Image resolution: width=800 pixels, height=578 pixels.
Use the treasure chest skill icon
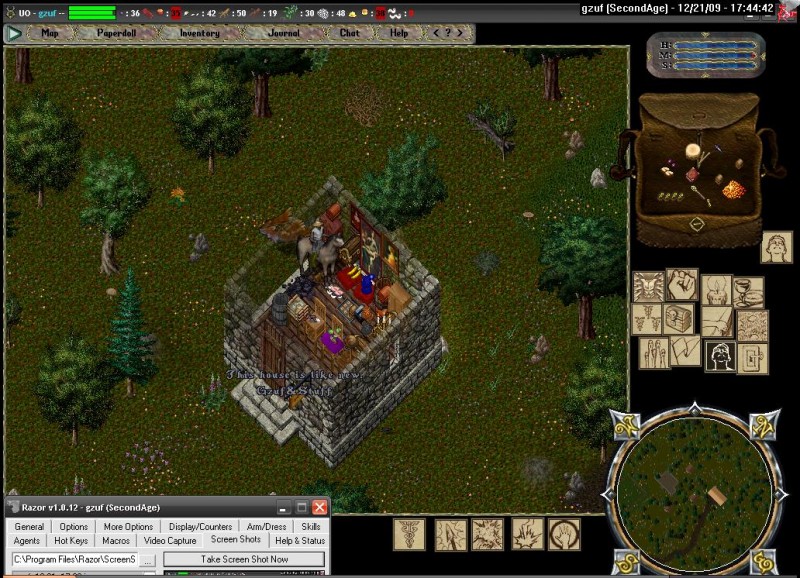tap(679, 318)
